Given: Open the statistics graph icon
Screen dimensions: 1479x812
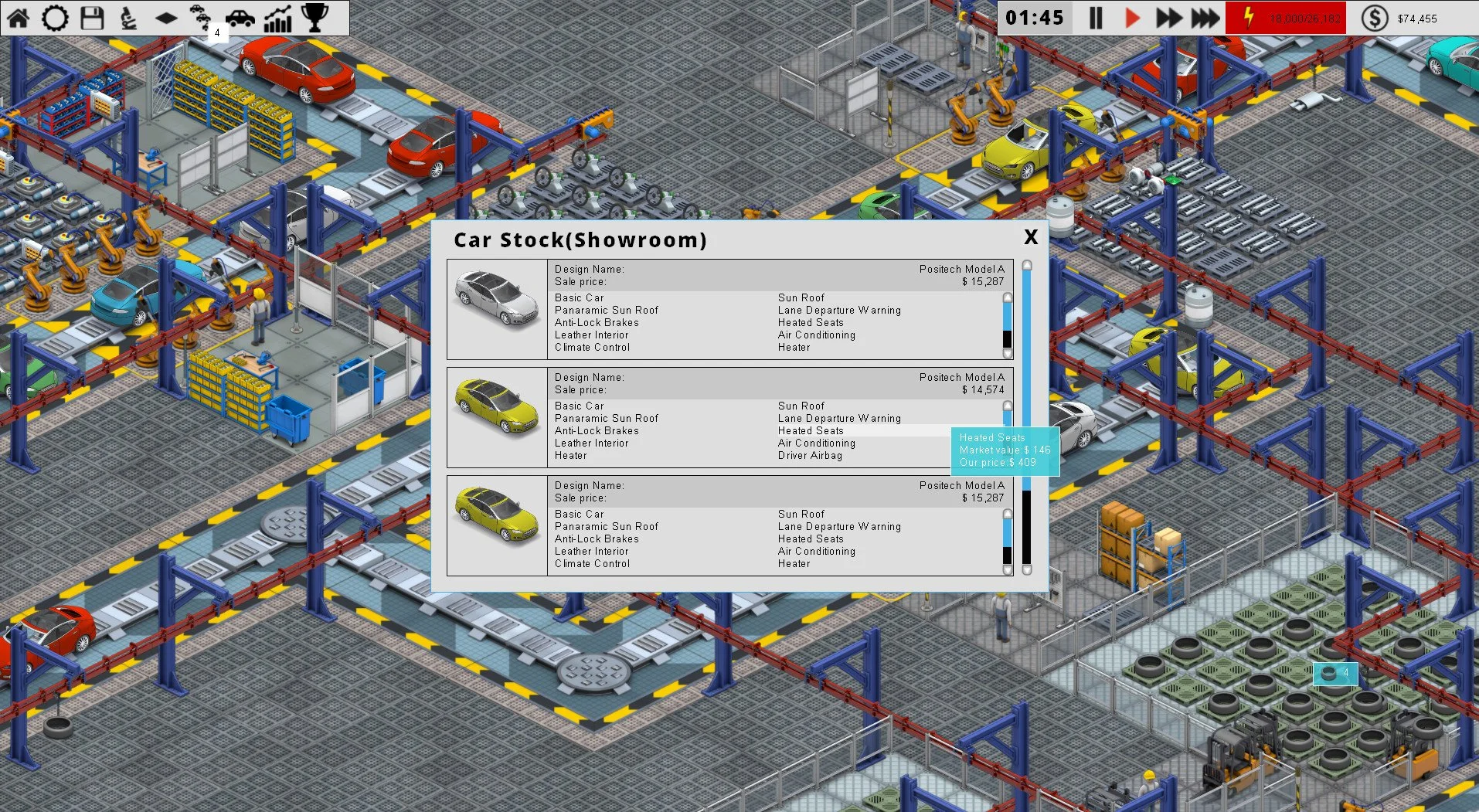Looking at the screenshot, I should [x=277, y=17].
